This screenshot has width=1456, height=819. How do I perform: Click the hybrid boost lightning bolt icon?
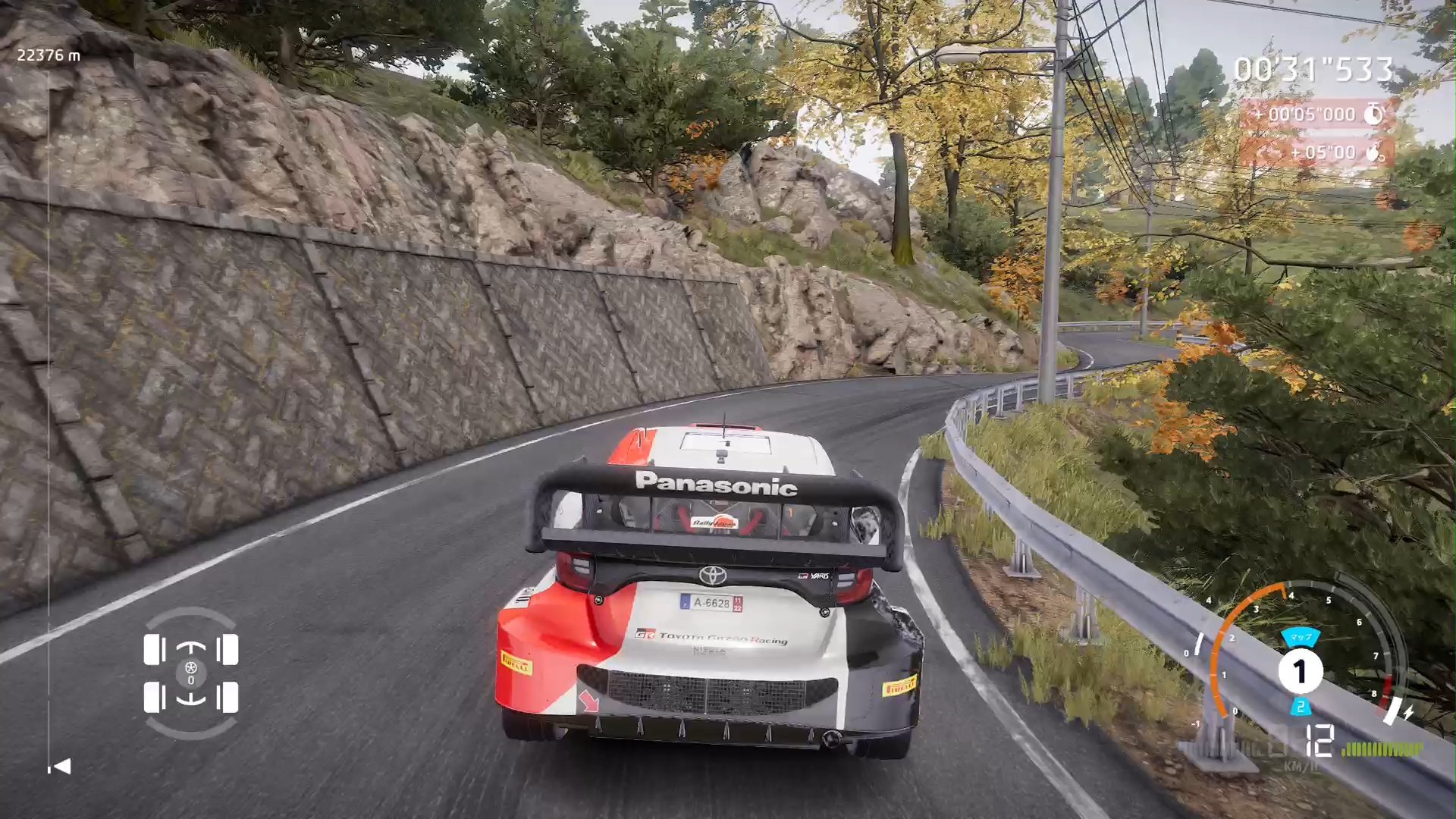1408,713
